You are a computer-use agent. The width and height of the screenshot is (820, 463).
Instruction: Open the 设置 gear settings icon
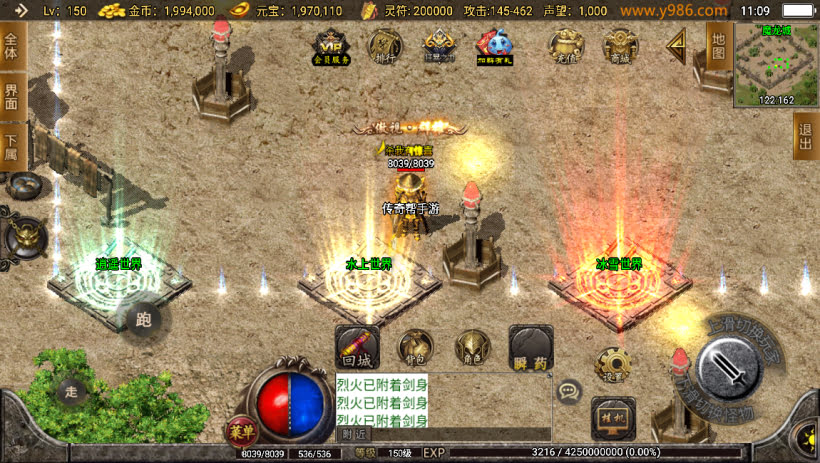[610, 364]
